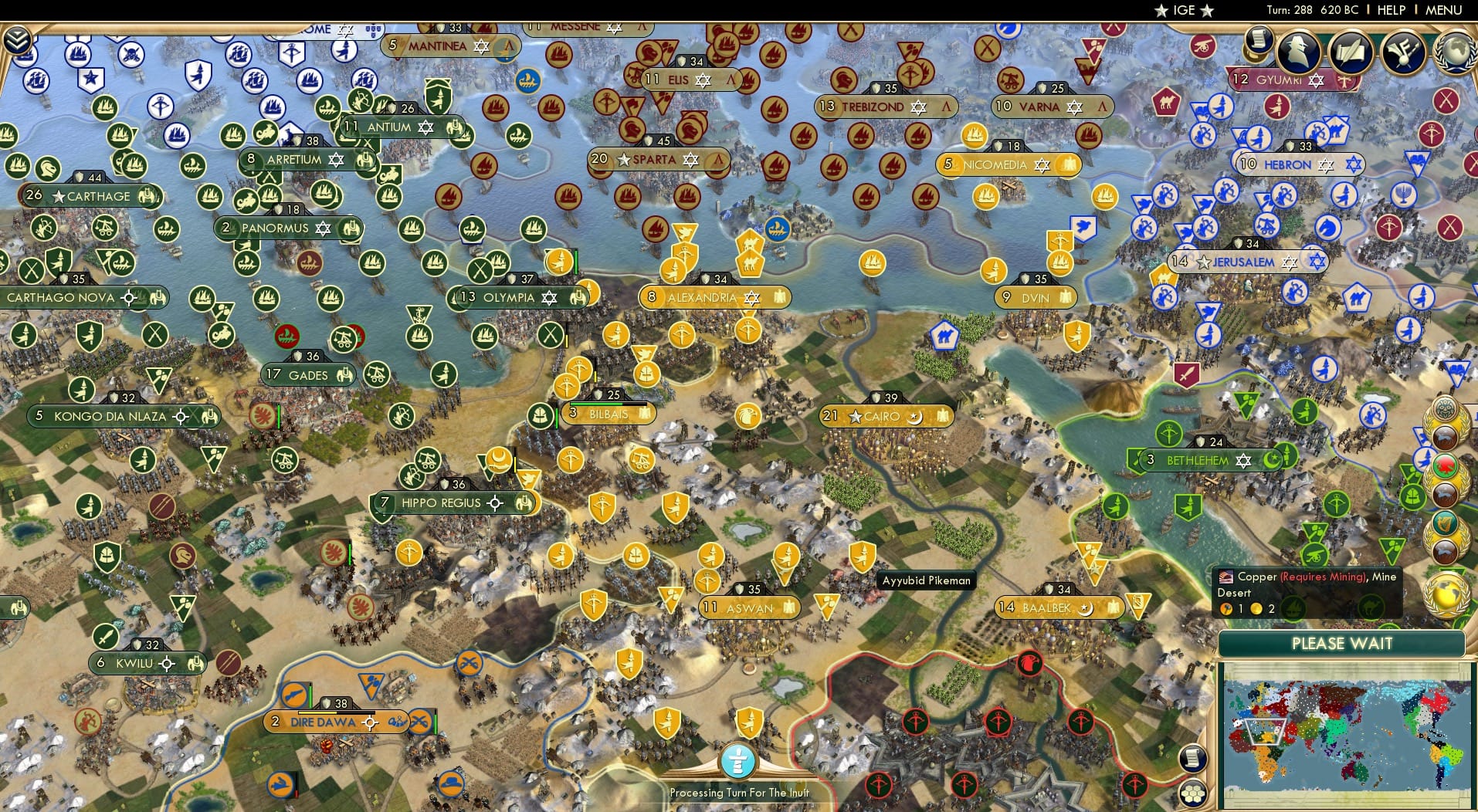The height and width of the screenshot is (812, 1478).
Task: Click the PLEASE WAIT panel
Action: (1341, 644)
